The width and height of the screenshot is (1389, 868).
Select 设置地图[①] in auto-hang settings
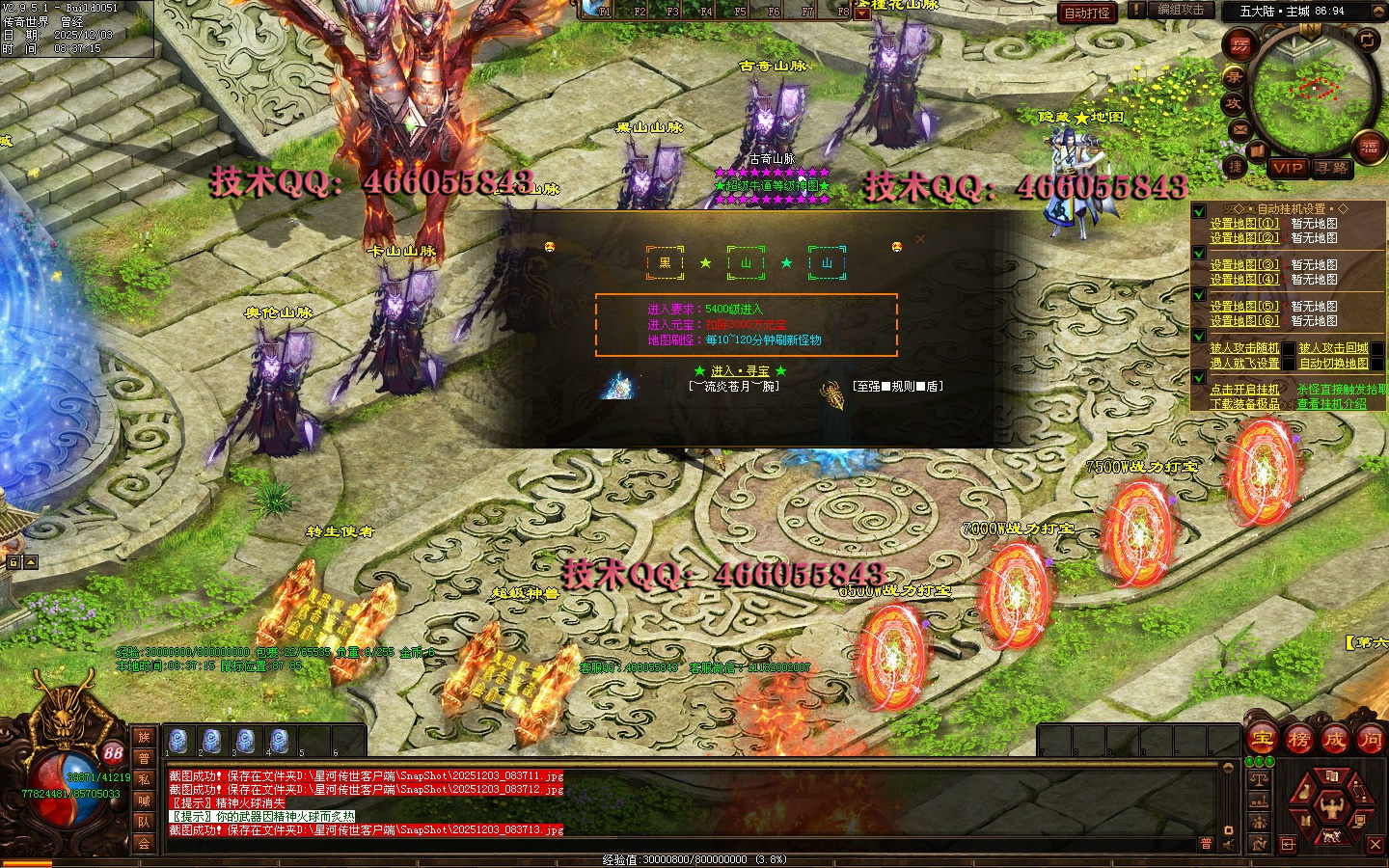(x=1244, y=224)
